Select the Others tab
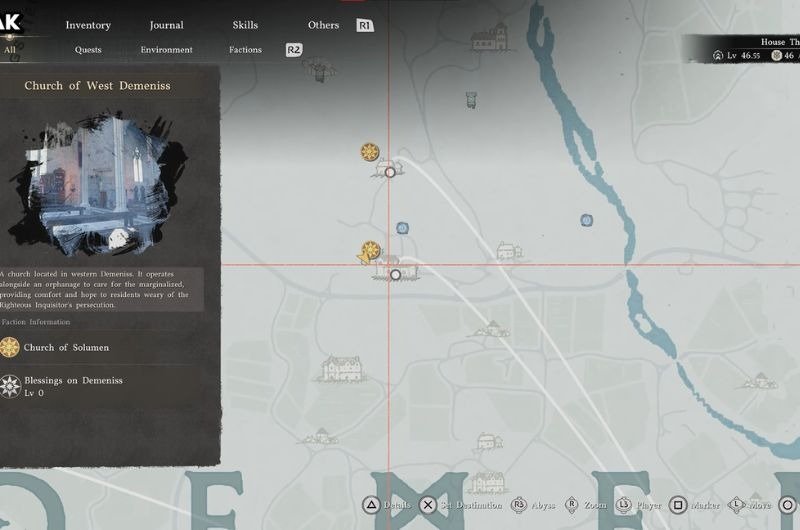 tap(323, 25)
